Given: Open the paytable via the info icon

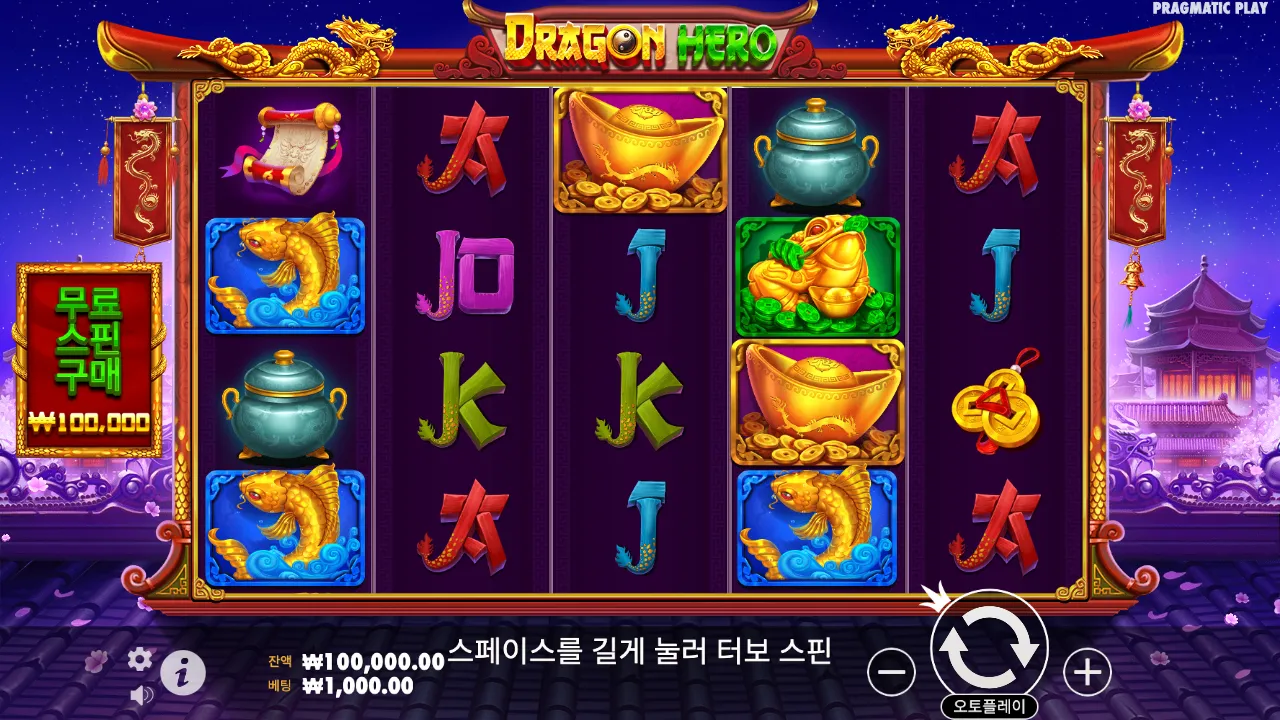Looking at the screenshot, I should coord(182,671).
